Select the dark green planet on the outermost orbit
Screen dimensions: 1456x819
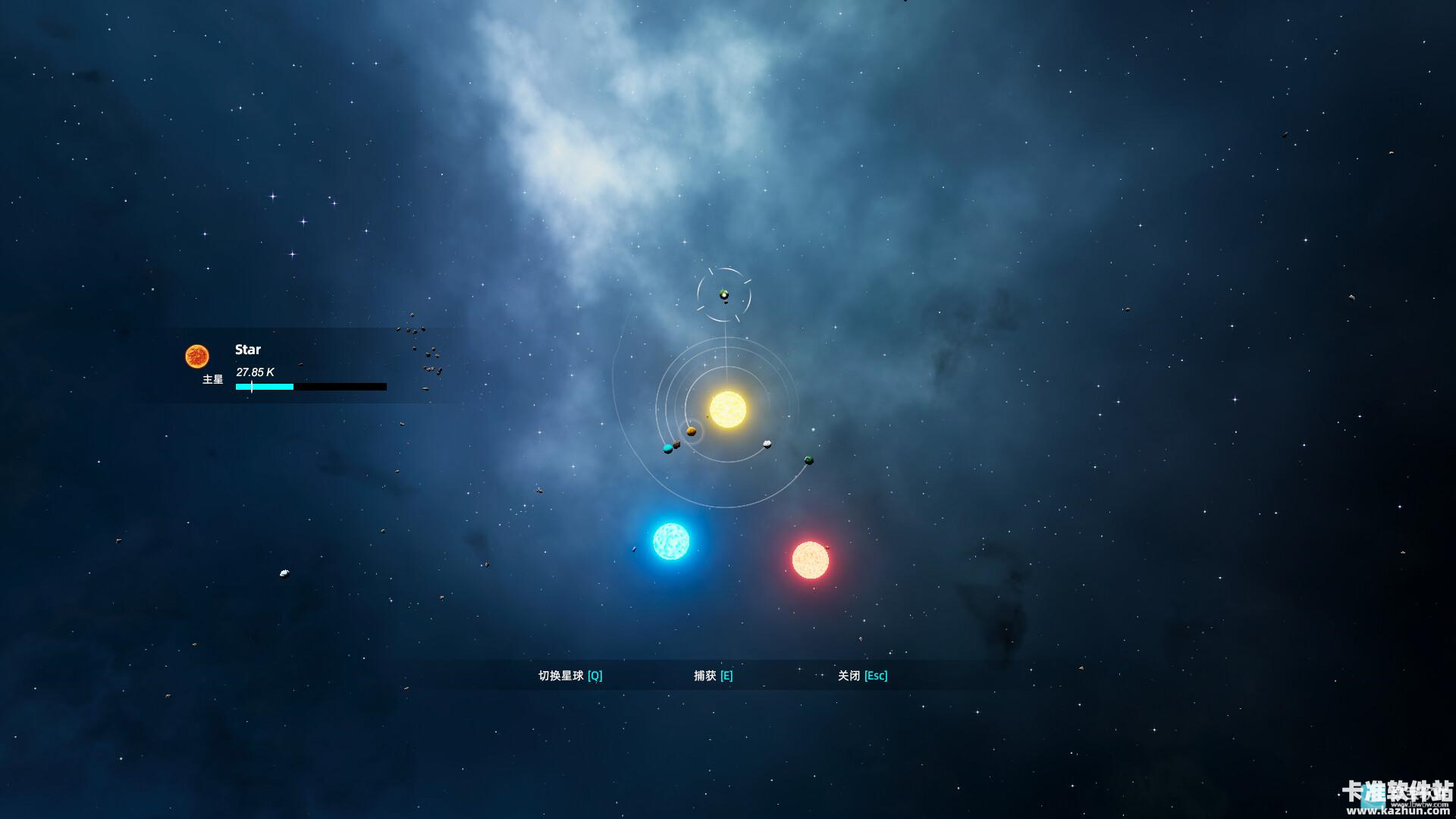[x=809, y=460]
